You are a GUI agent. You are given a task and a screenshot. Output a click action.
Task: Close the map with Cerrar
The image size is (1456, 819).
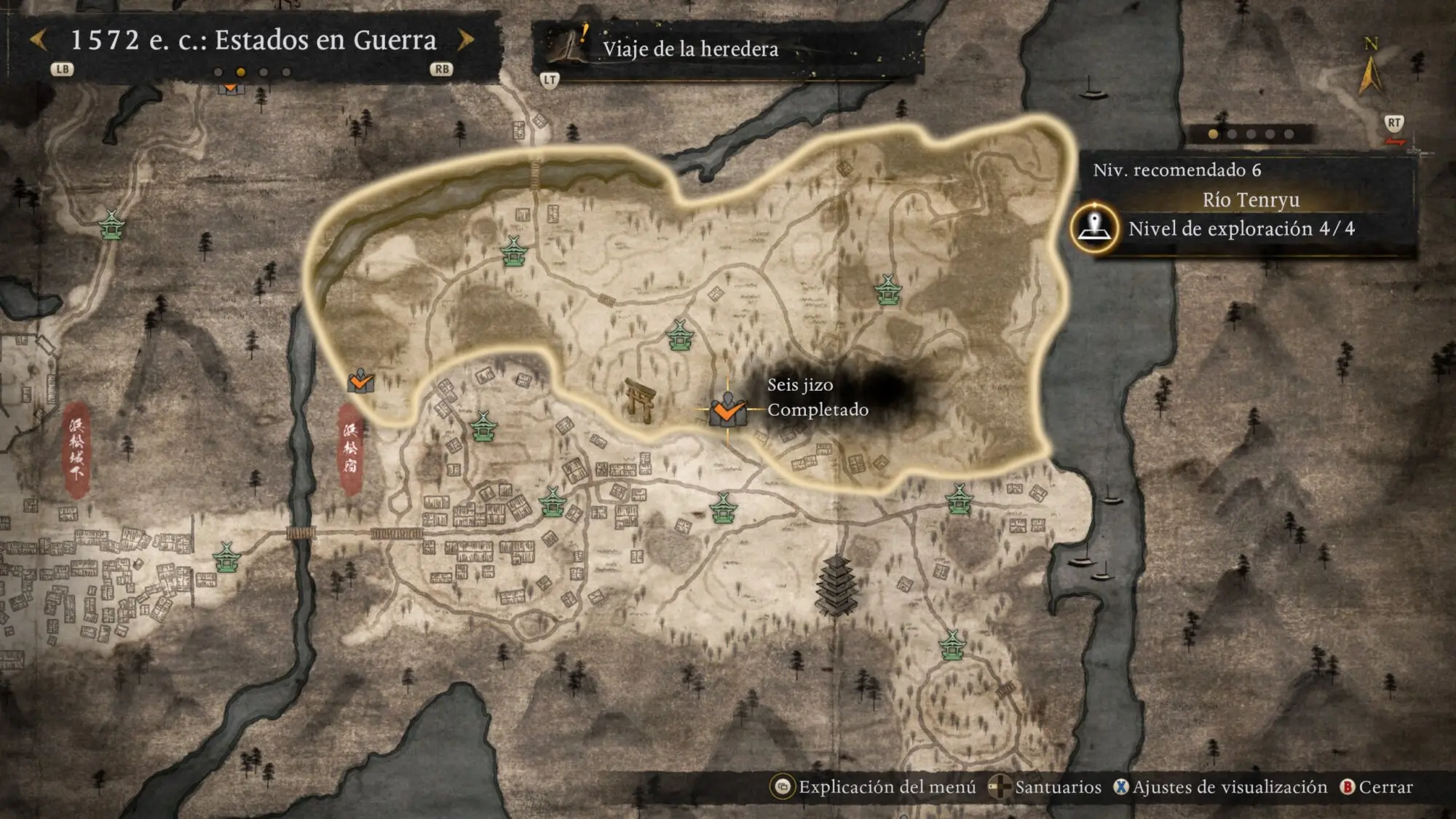pyautogui.click(x=1377, y=787)
